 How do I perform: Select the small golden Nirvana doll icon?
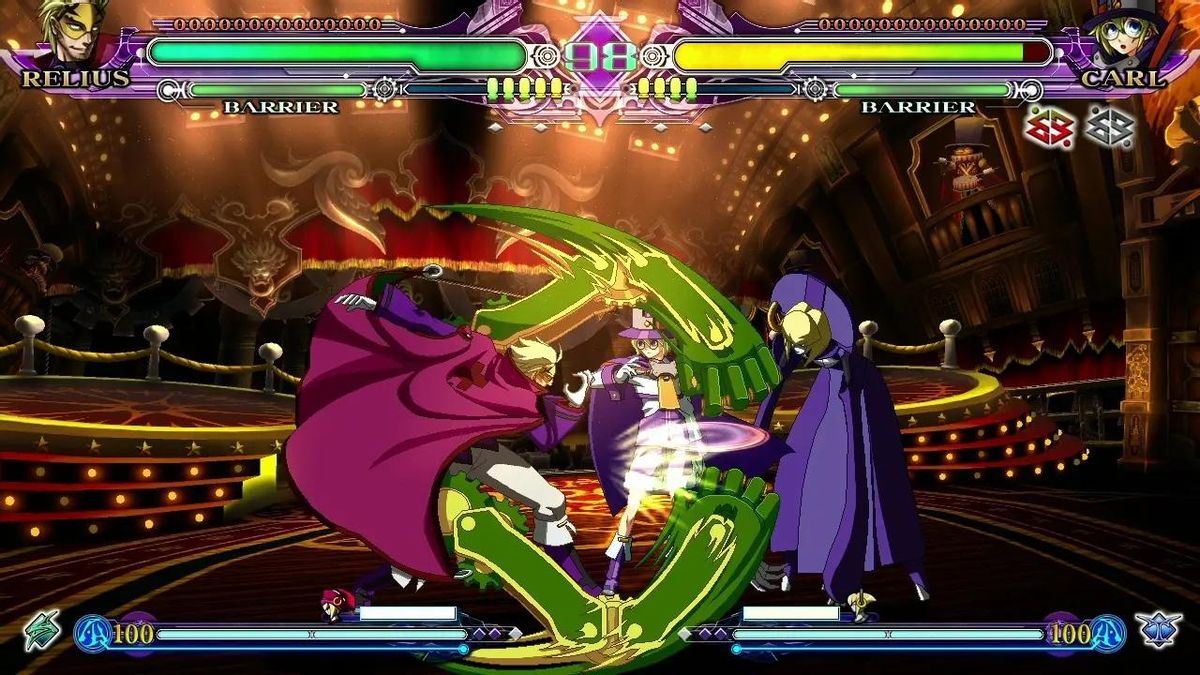(x=858, y=604)
